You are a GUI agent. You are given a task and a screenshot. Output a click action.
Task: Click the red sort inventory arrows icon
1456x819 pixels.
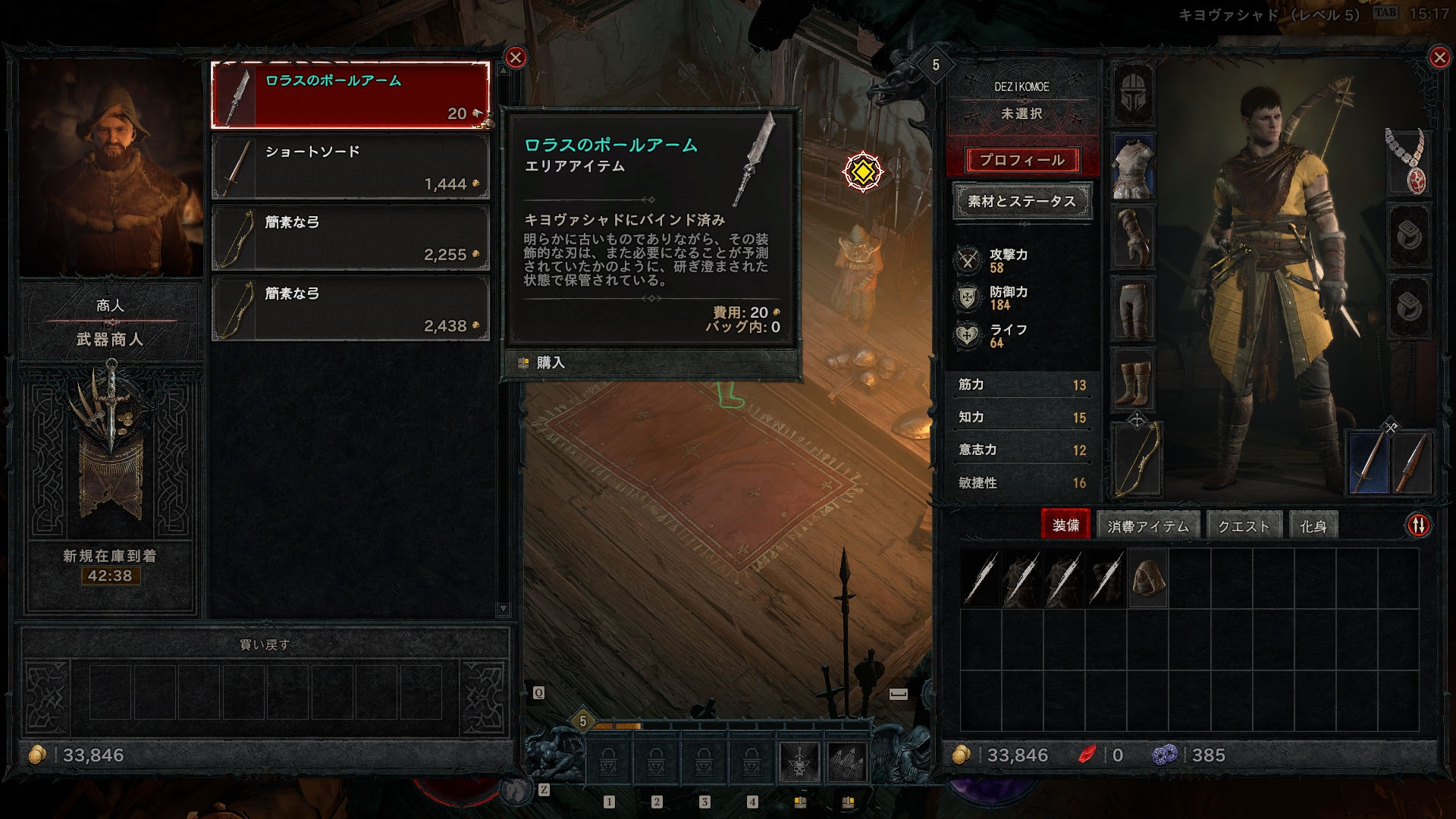(1417, 523)
